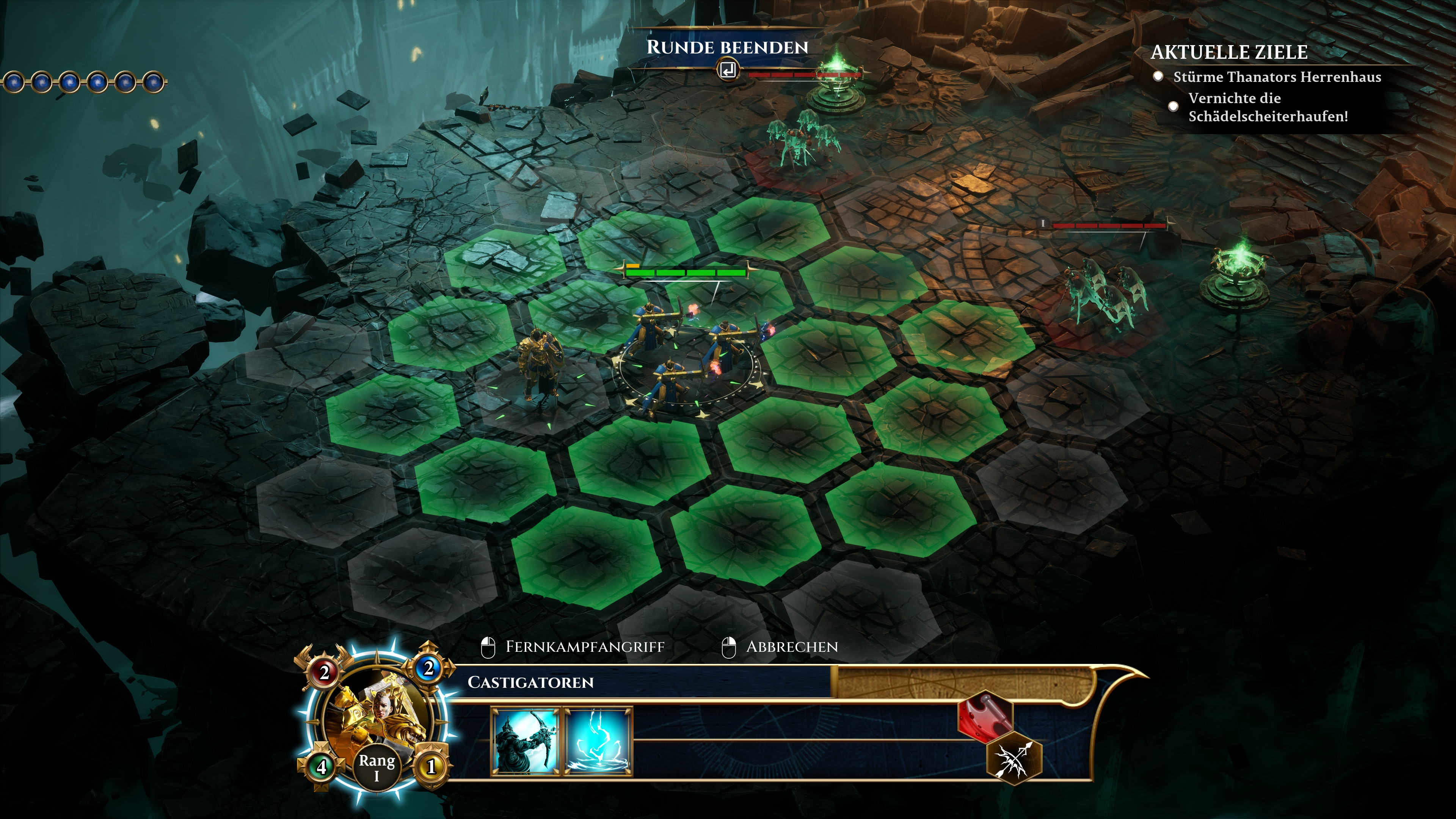Activate the archer bow shot ability
This screenshot has height=819, width=1456.
point(525,741)
